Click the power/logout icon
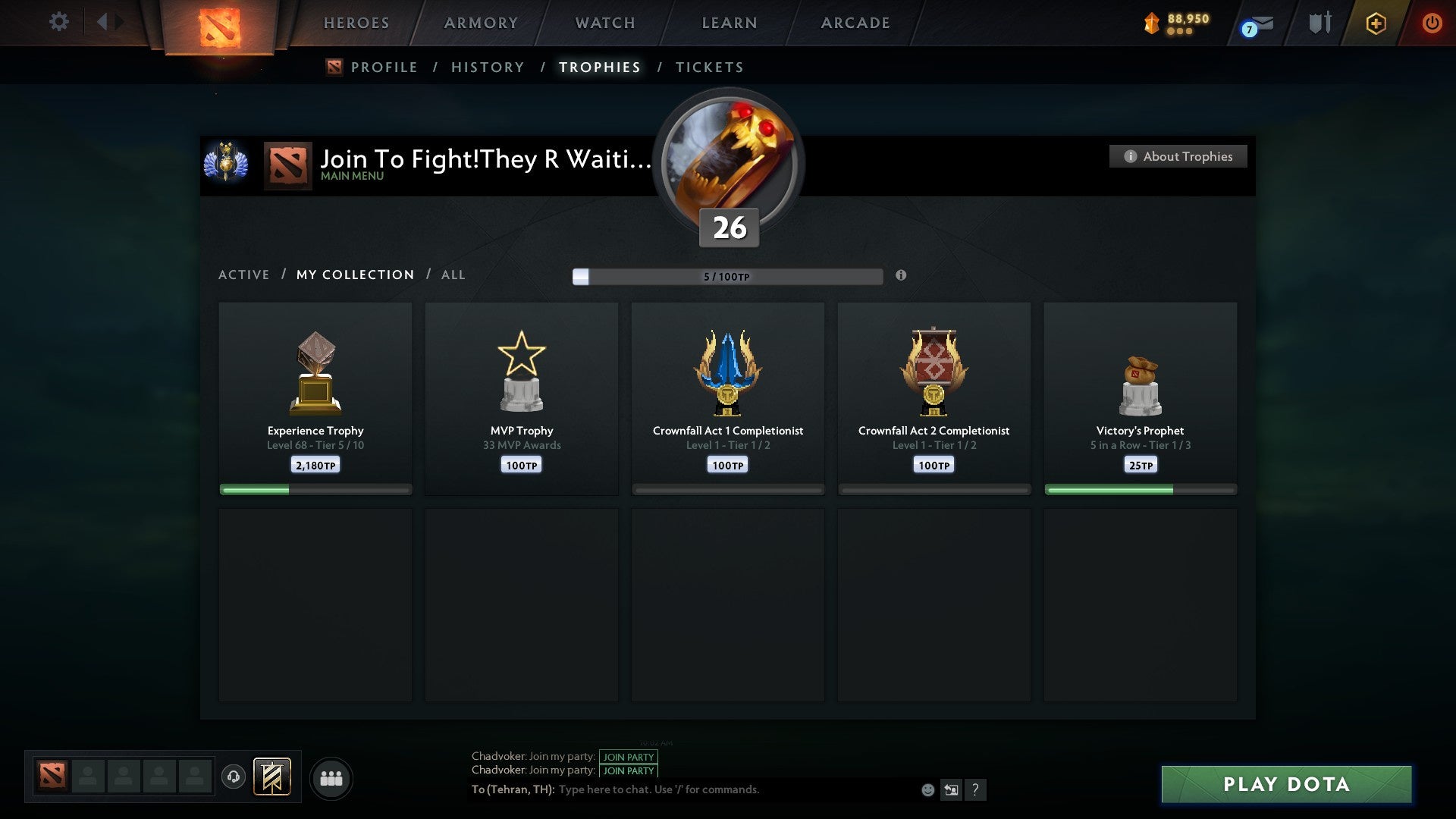 pyautogui.click(x=1432, y=23)
